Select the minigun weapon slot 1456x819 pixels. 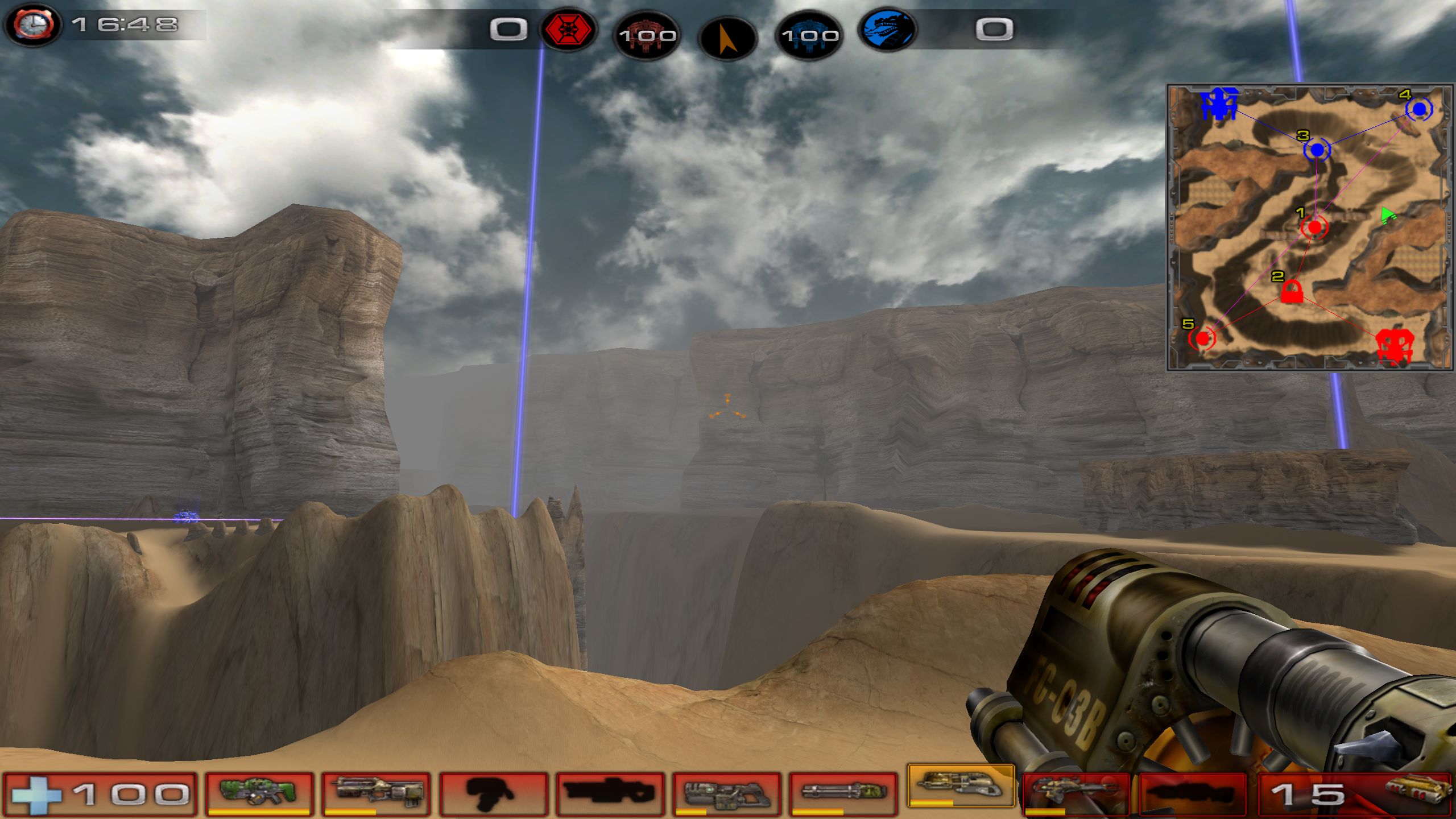click(843, 792)
